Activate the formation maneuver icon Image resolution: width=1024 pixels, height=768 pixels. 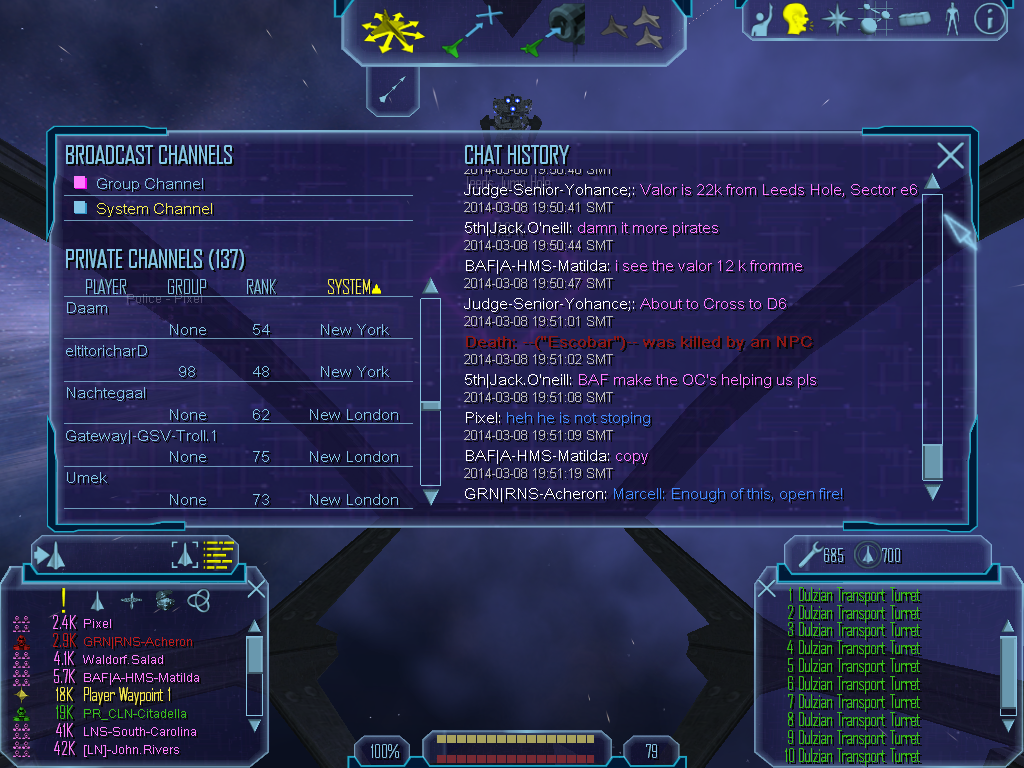click(632, 28)
